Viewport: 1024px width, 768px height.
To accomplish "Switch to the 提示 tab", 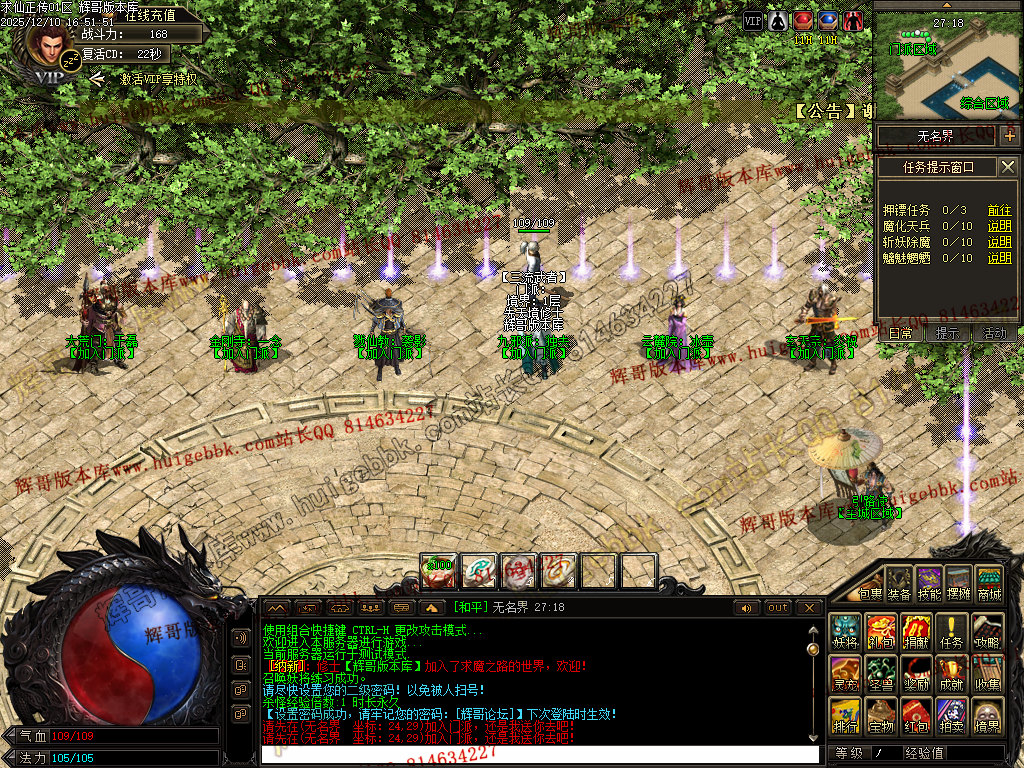I will tap(947, 333).
